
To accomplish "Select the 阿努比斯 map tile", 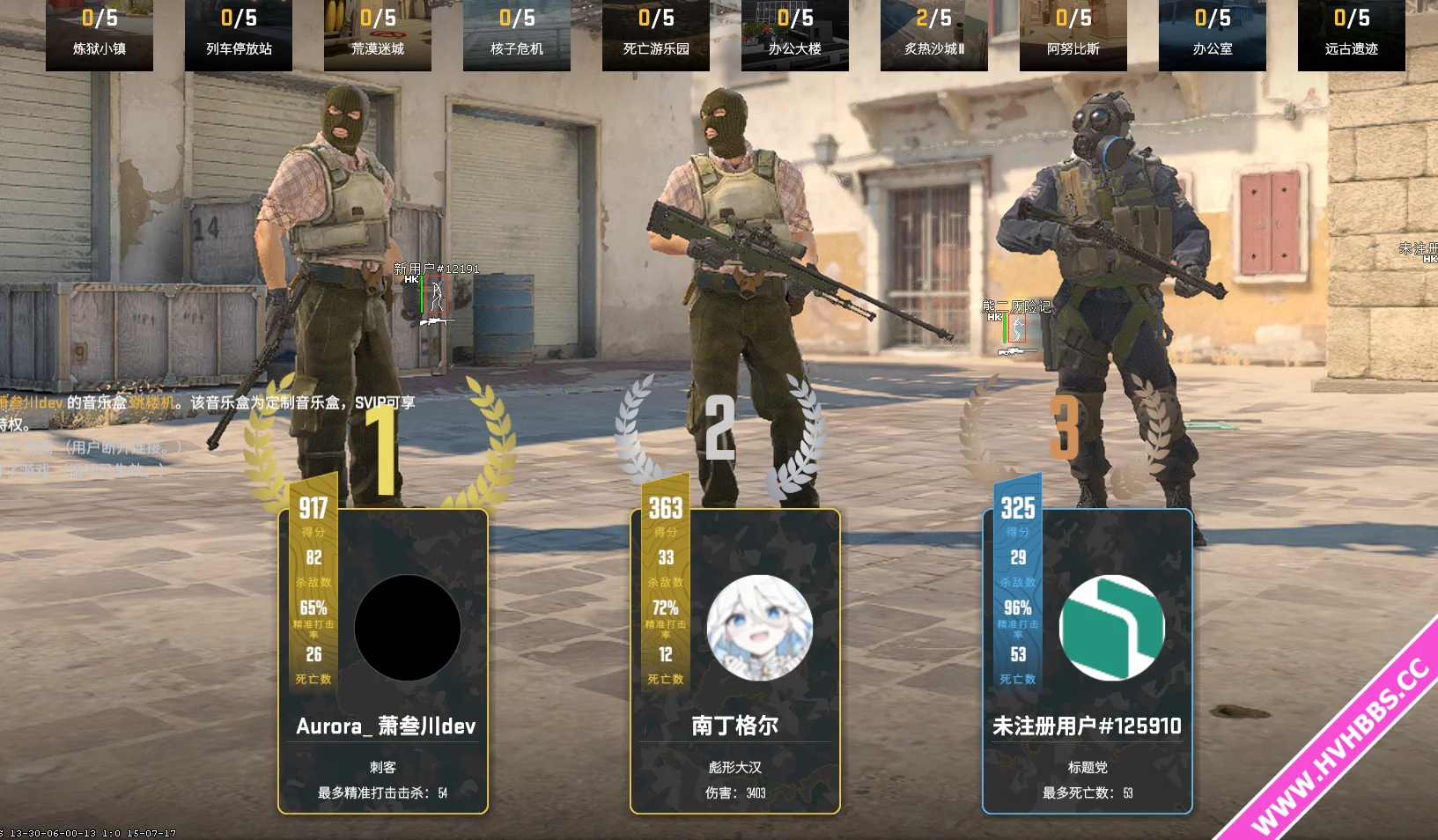I will point(1073,33).
